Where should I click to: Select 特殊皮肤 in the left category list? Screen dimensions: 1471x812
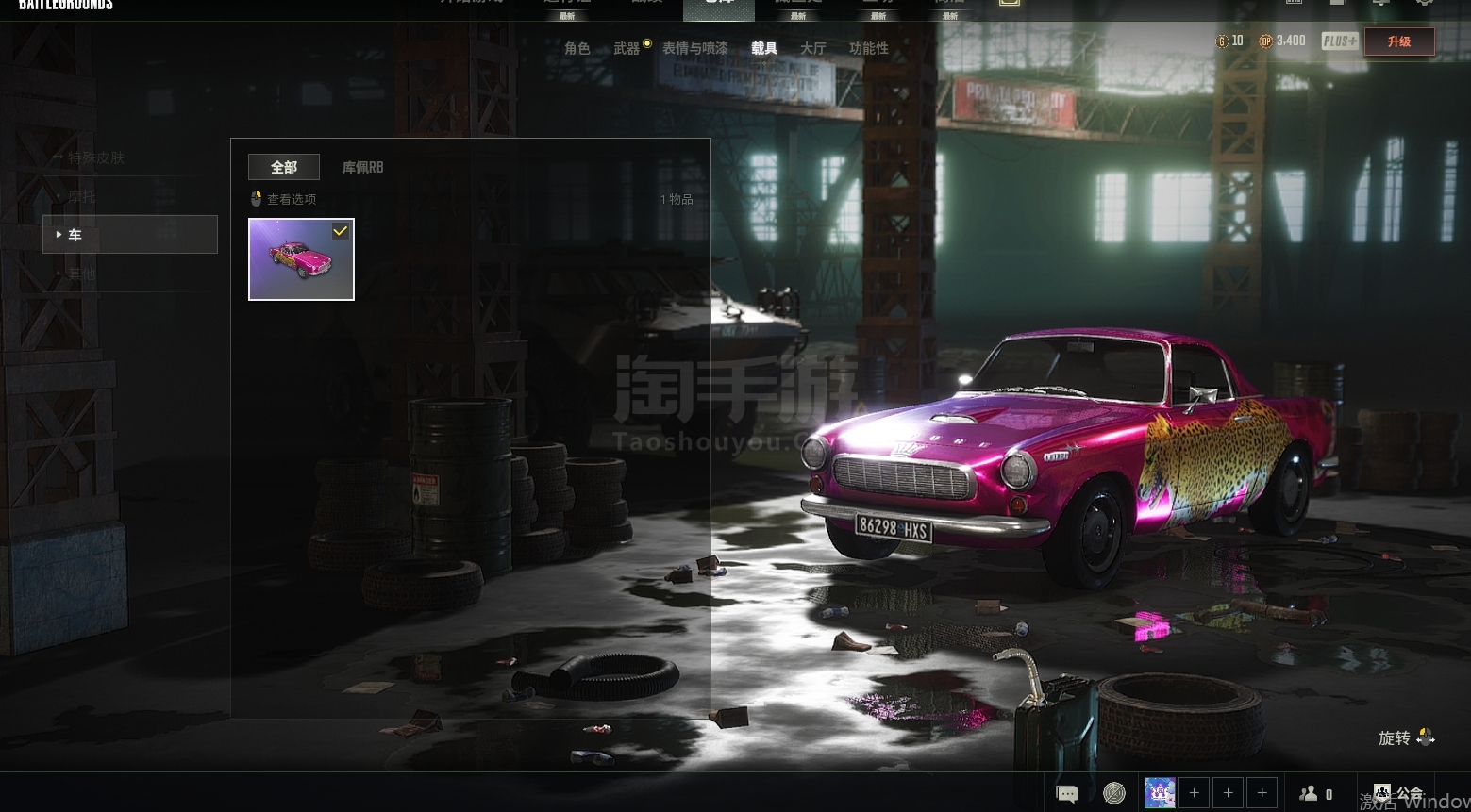pos(95,157)
